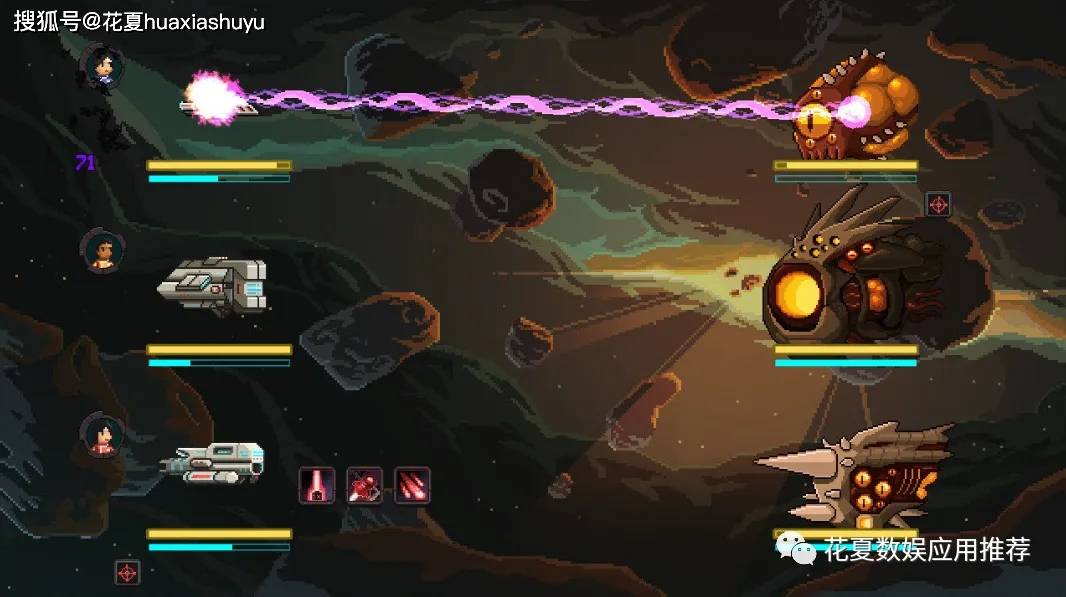
Task: Click the red crosshair icon below the bottom ship
Action: pos(128,572)
